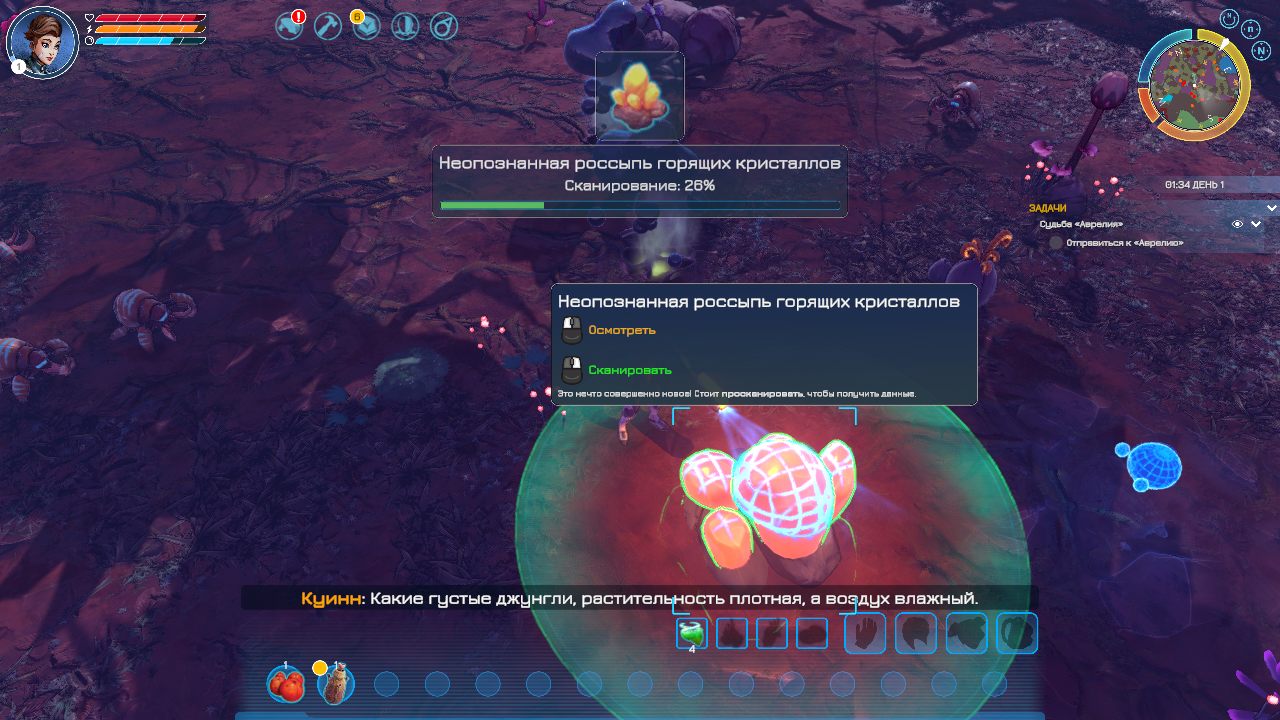Select the 'Отправиться к «Аврелию»' objective
Screen dimensions: 1280x720
point(1124,242)
